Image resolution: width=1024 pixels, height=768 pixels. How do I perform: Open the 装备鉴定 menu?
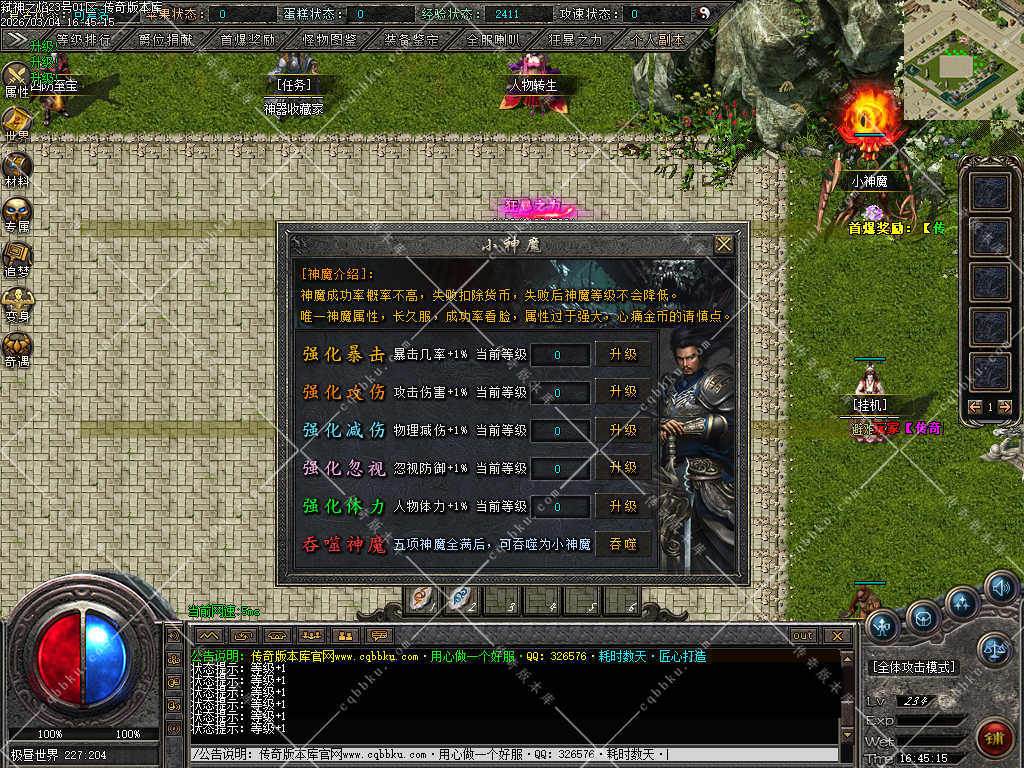click(411, 41)
